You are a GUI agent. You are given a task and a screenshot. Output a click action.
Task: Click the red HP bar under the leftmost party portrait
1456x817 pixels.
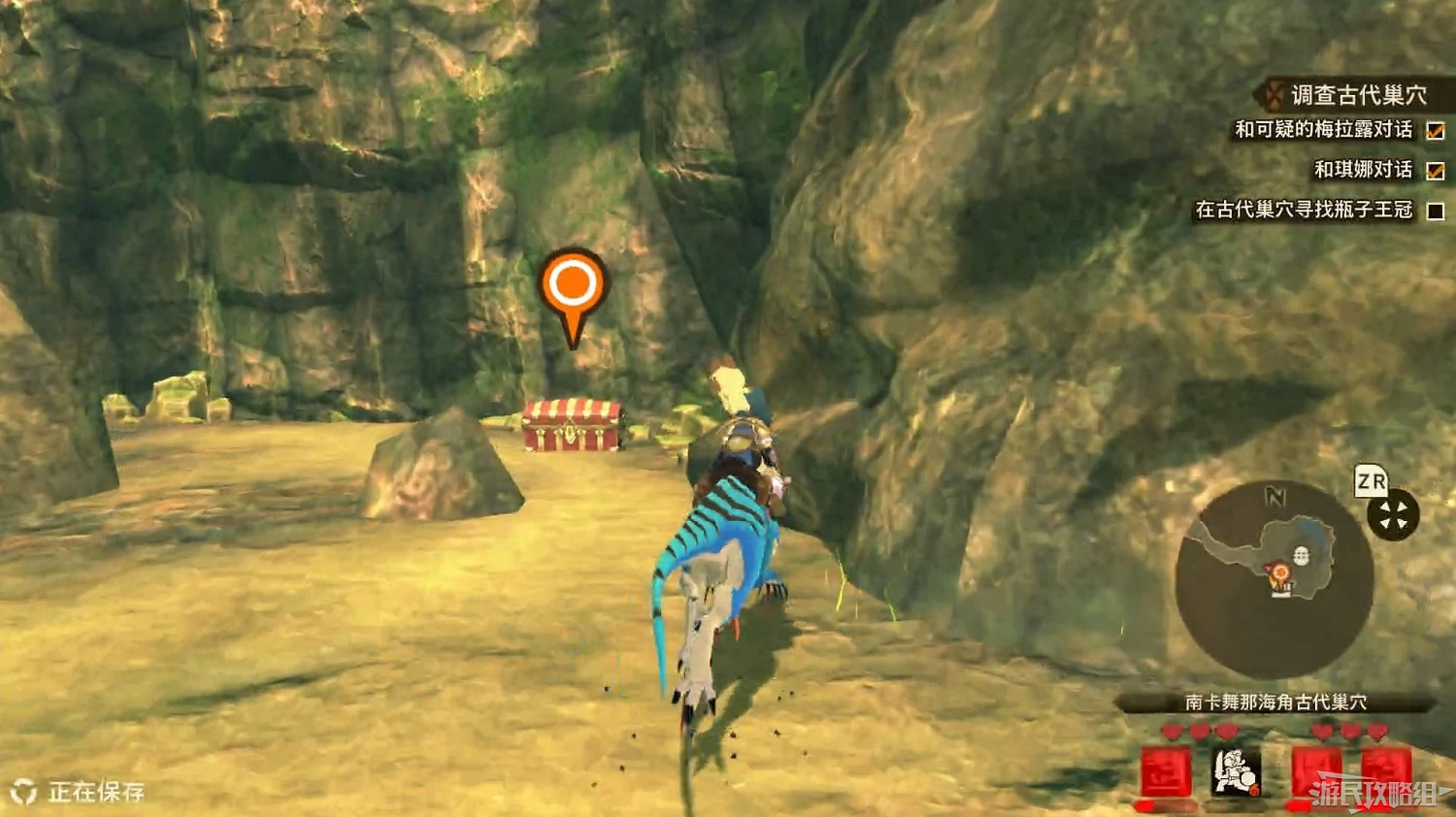[1159, 806]
